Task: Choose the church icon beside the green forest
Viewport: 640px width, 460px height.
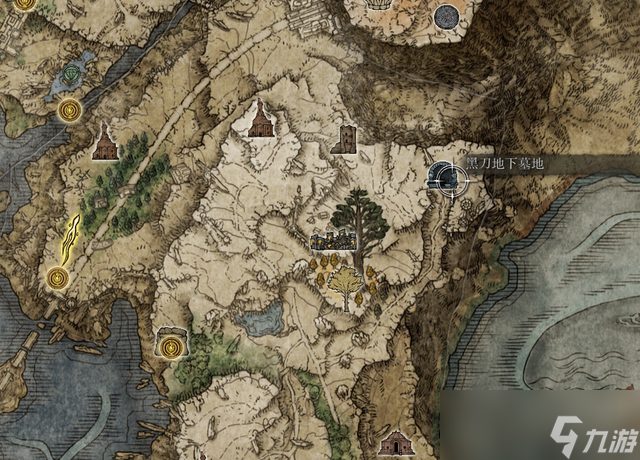Action: (x=104, y=143)
